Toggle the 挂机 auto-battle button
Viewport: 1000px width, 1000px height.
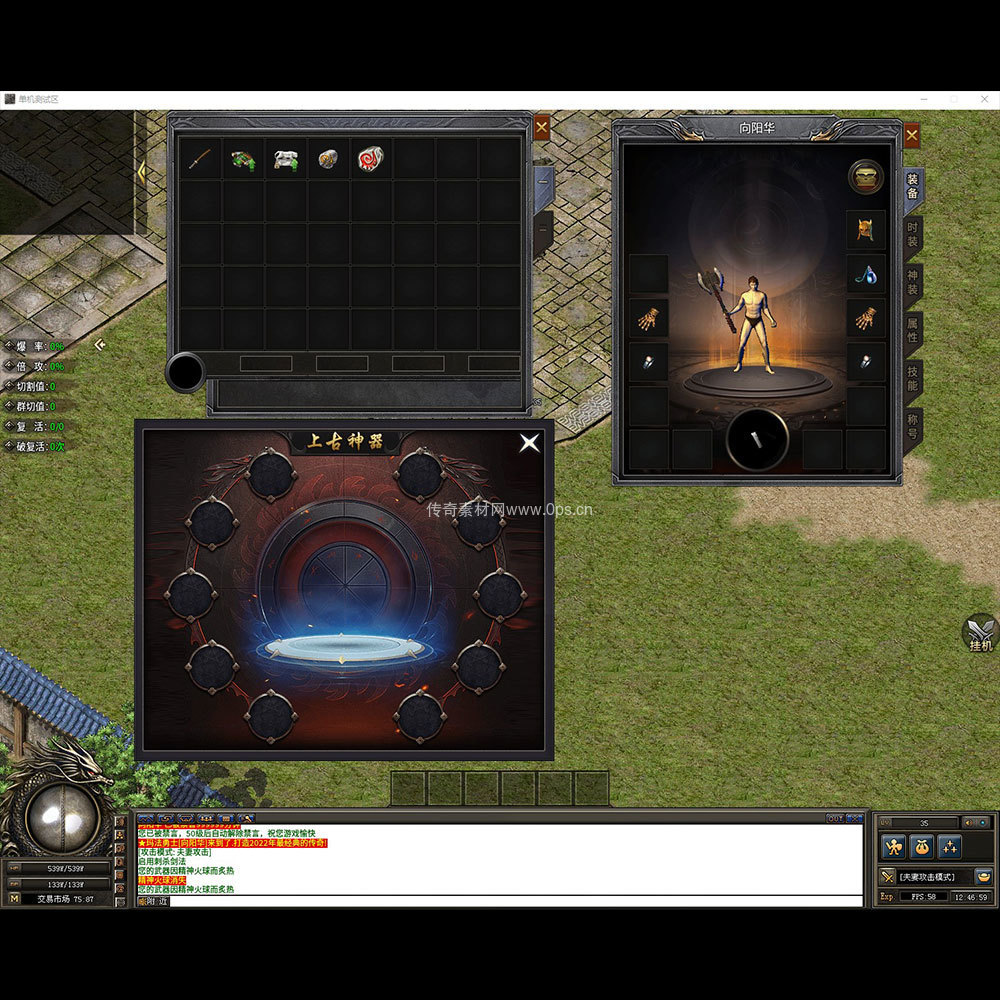point(980,633)
